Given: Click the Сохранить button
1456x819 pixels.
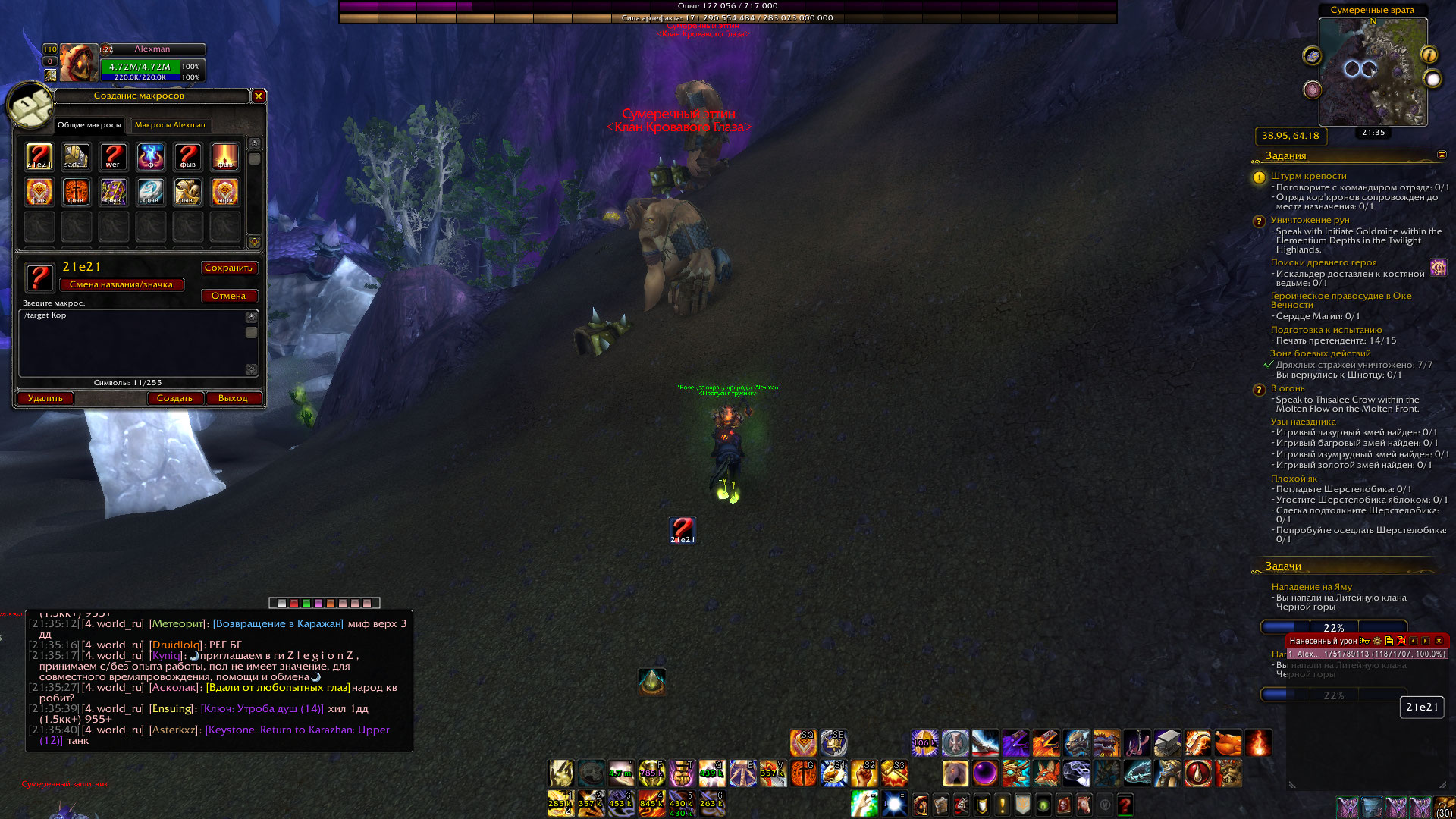Looking at the screenshot, I should coord(228,268).
